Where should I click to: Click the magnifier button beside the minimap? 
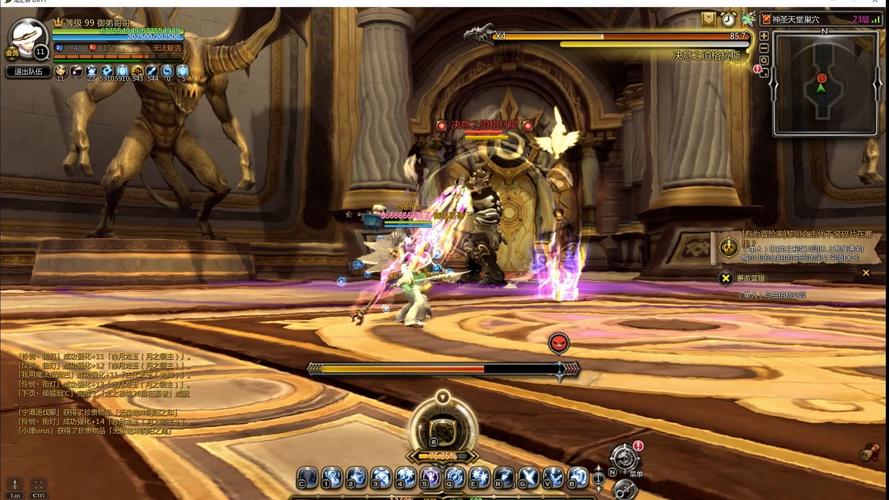tap(764, 61)
